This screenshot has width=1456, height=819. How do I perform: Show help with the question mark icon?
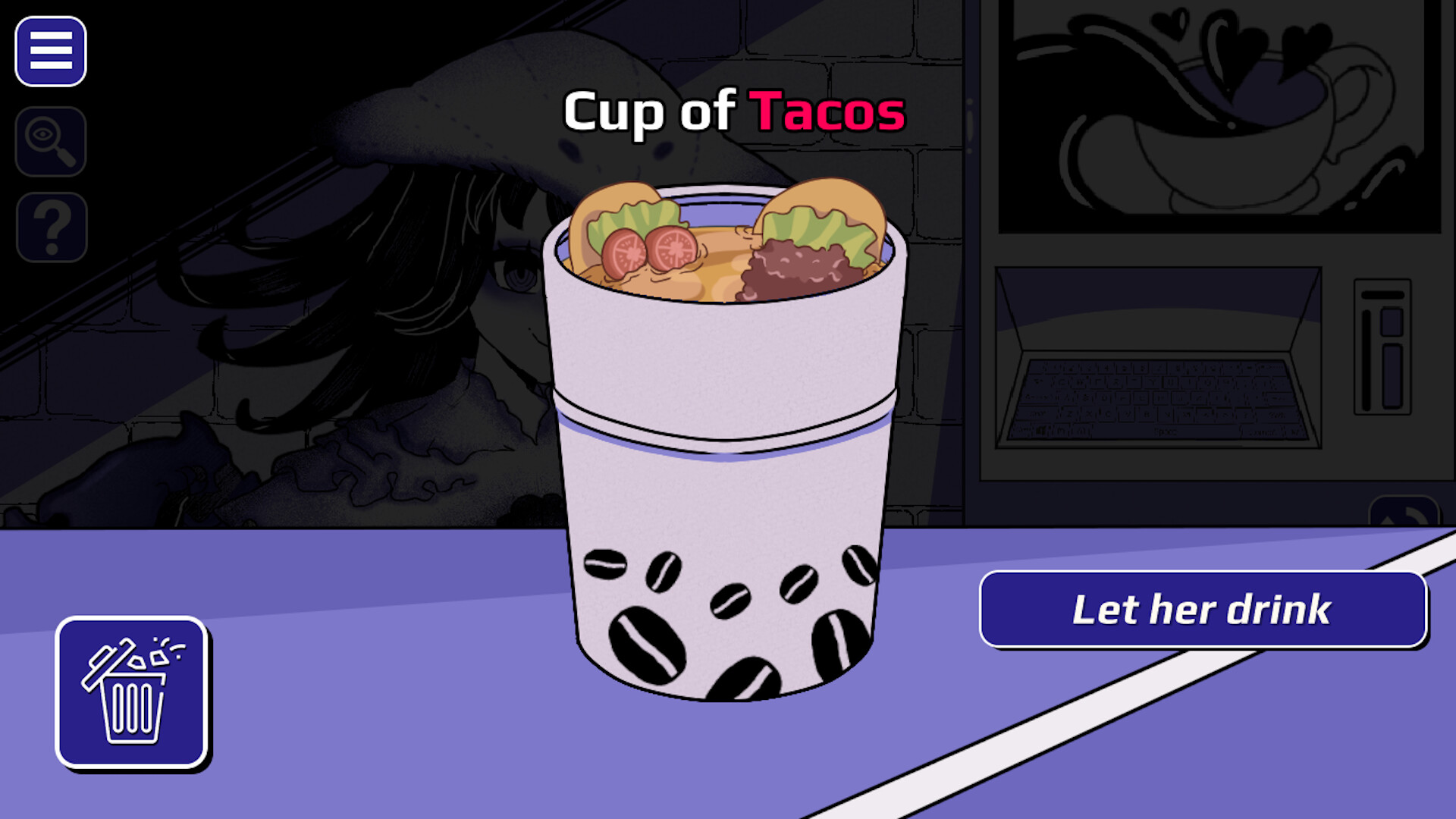[52, 227]
